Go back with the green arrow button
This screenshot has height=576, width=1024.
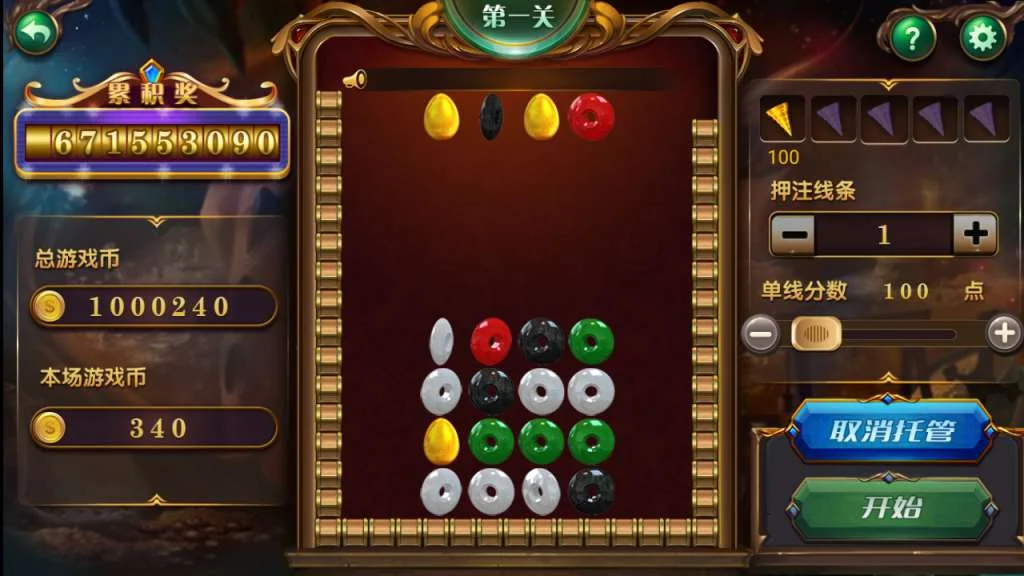pos(36,33)
